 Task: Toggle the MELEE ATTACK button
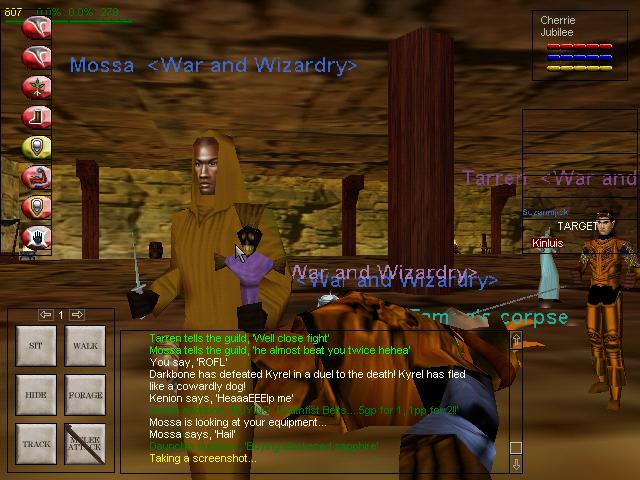pos(83,443)
